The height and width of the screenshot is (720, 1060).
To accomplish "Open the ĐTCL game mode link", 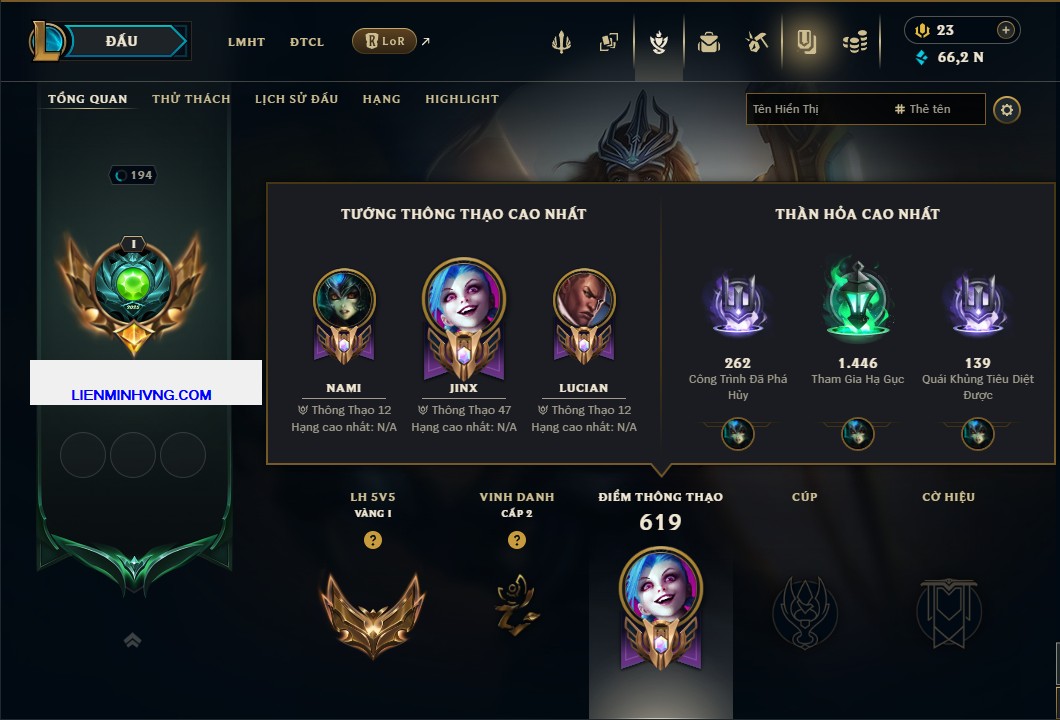I will click(307, 42).
